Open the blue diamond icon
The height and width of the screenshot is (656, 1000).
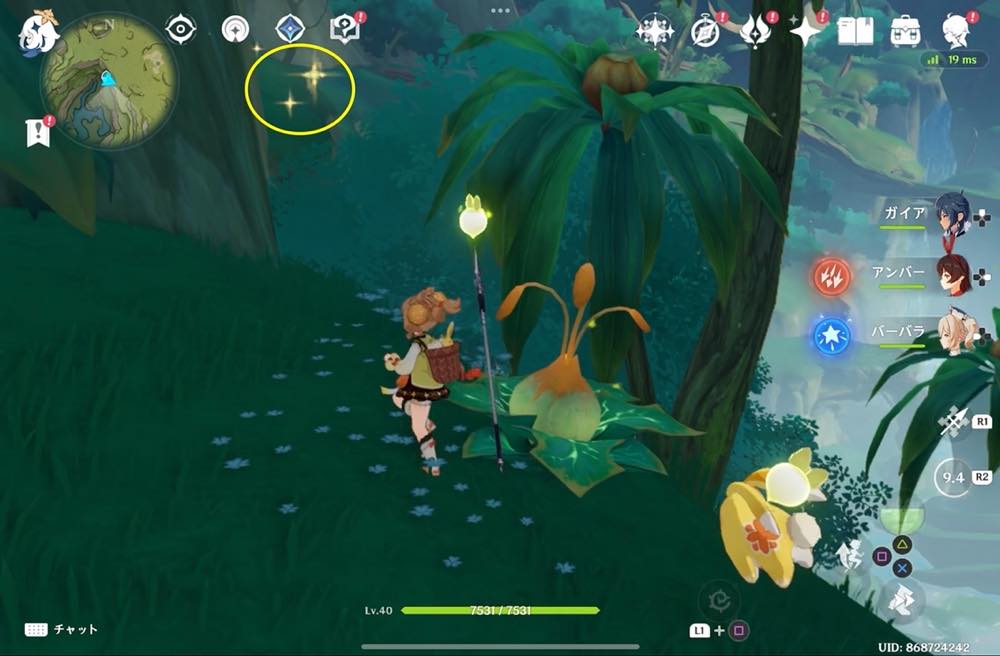click(290, 29)
